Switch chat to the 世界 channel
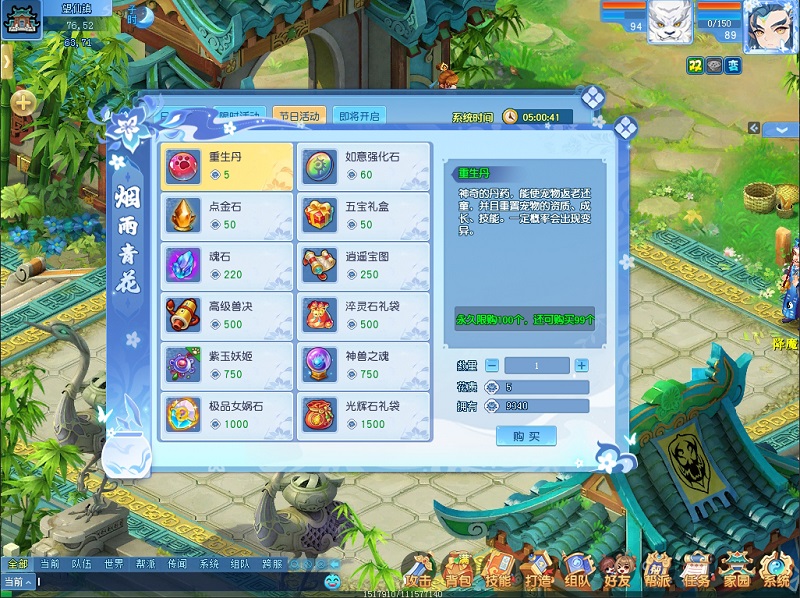The height and width of the screenshot is (598, 800). click(114, 564)
